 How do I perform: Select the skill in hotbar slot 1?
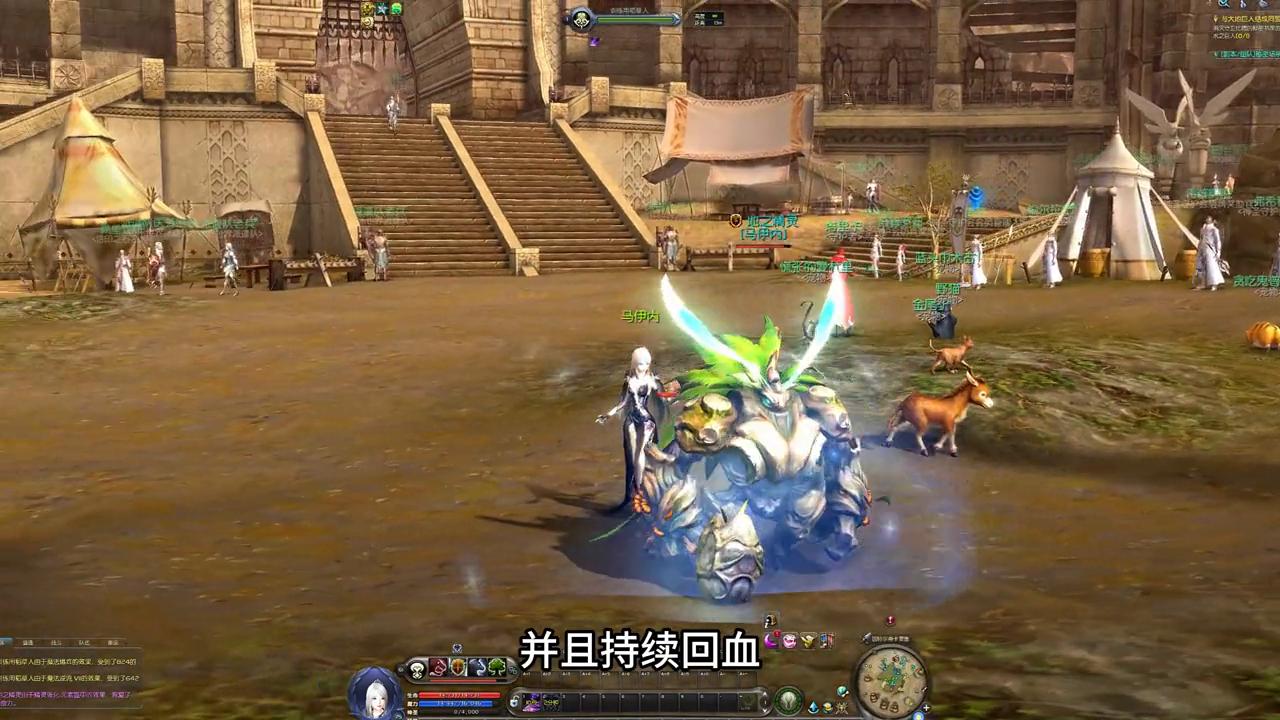pyautogui.click(x=531, y=701)
